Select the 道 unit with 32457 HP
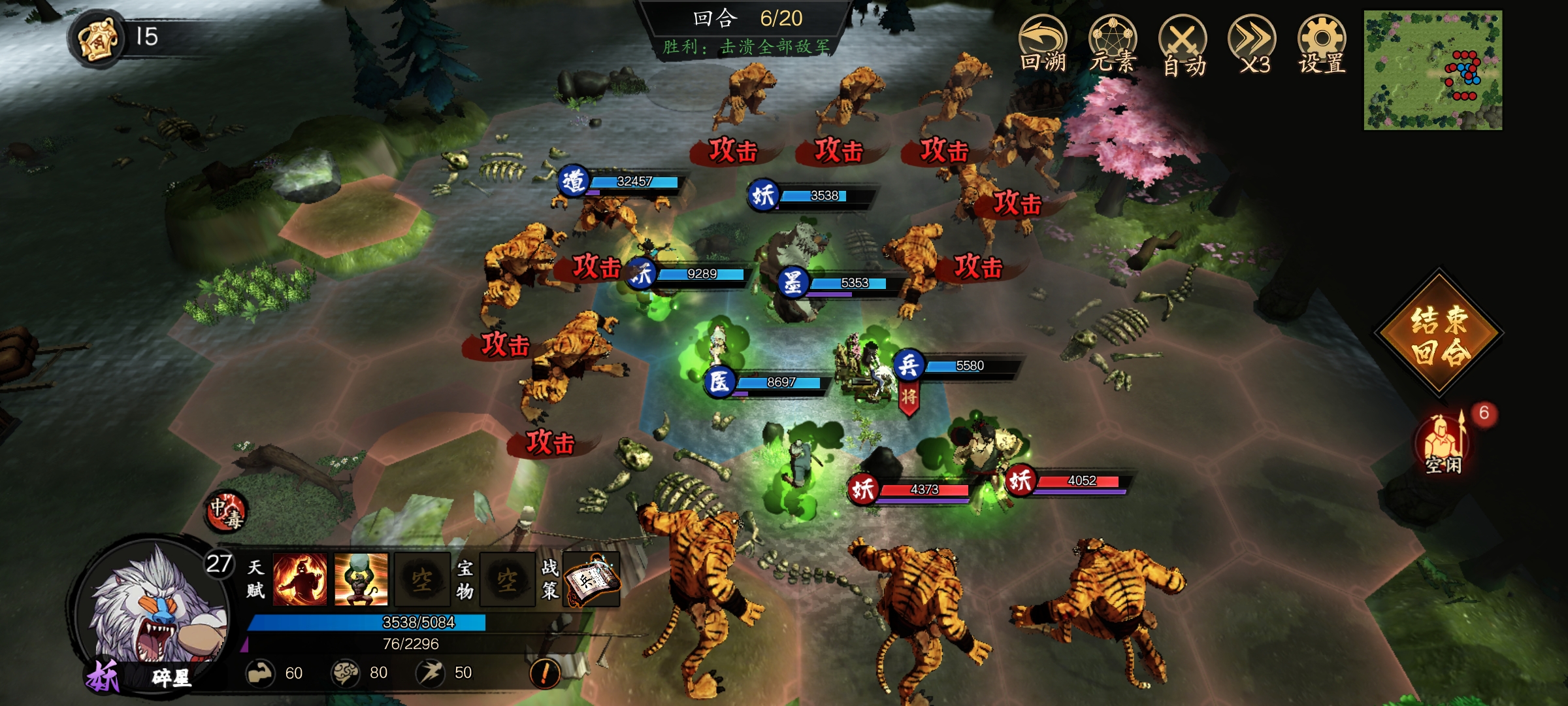The height and width of the screenshot is (706, 1568). (x=574, y=181)
